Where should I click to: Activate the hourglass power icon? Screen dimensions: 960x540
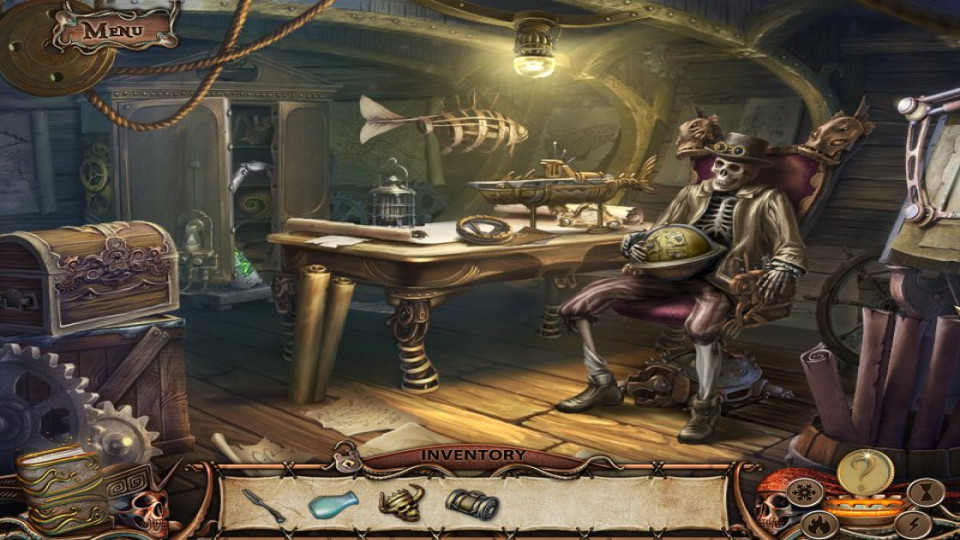click(925, 492)
